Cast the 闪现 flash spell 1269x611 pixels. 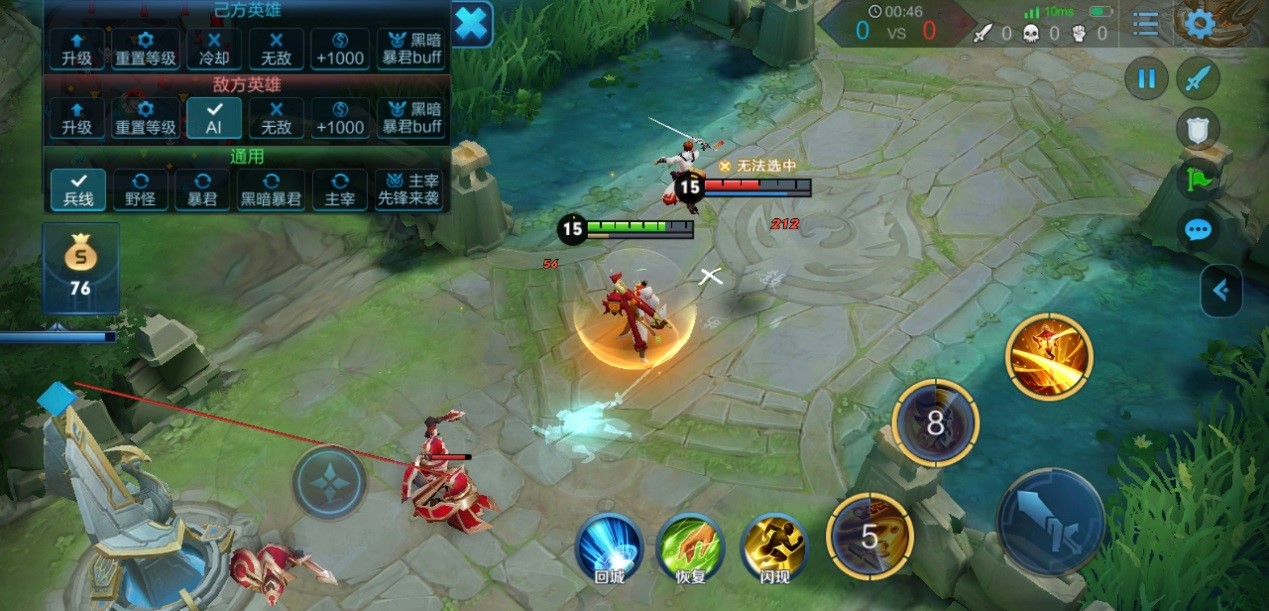pyautogui.click(x=773, y=549)
